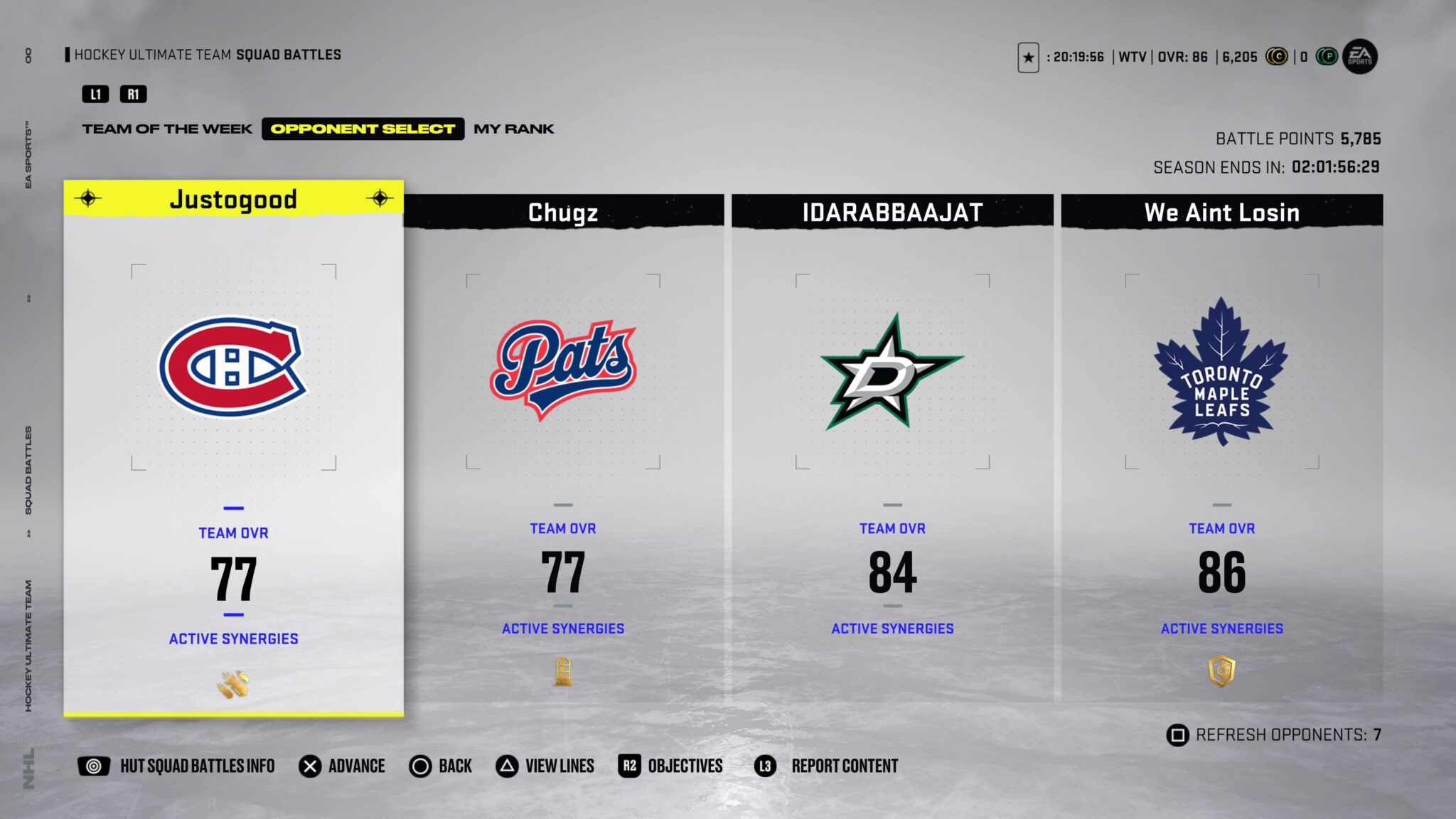The width and height of the screenshot is (1456, 819).
Task: Click the green points currency icon
Action: click(x=1326, y=57)
